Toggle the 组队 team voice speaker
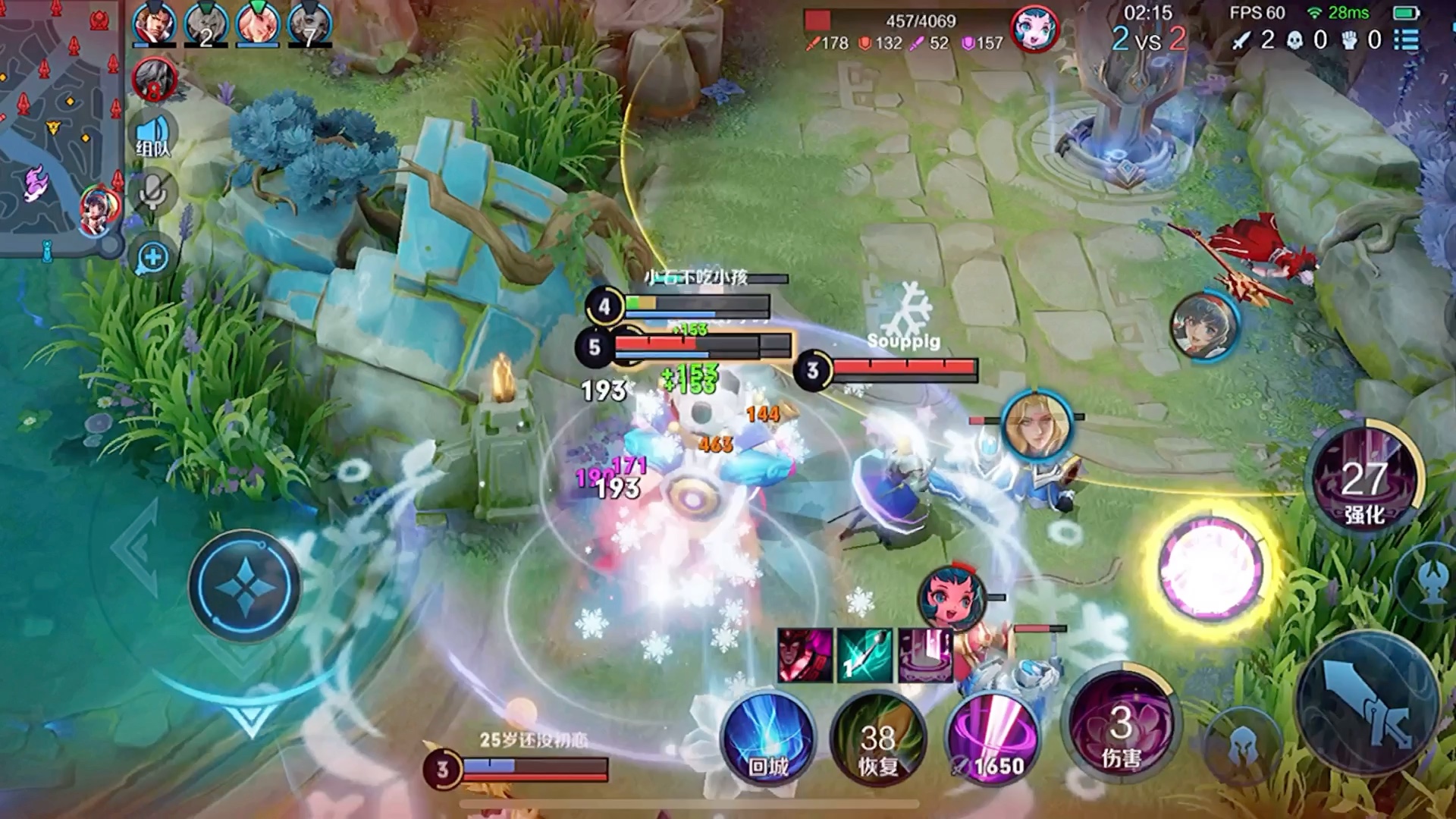Screen dimensions: 1456x819 [x=152, y=136]
